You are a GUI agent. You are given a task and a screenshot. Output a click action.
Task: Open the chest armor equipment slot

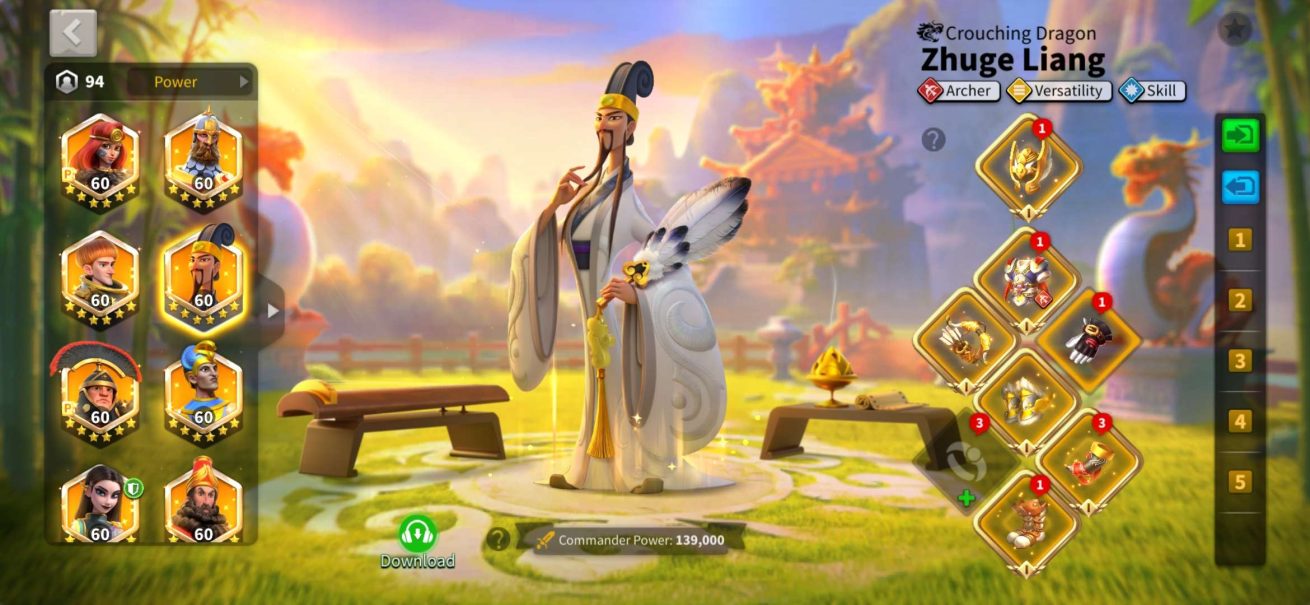tap(1027, 281)
